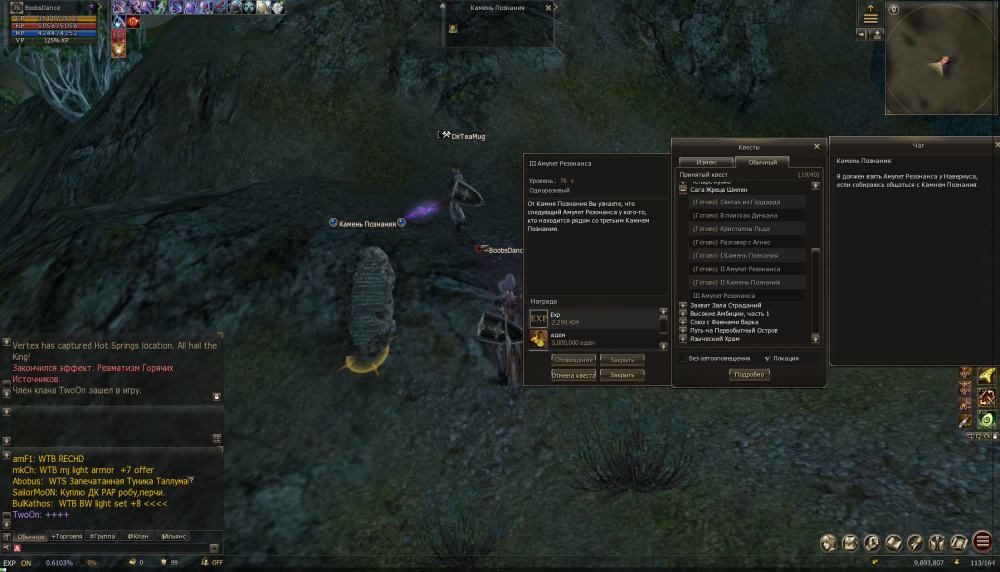Expand the Захват Зала Страданий quest
Viewport: 1000px width, 572px height.
point(683,305)
